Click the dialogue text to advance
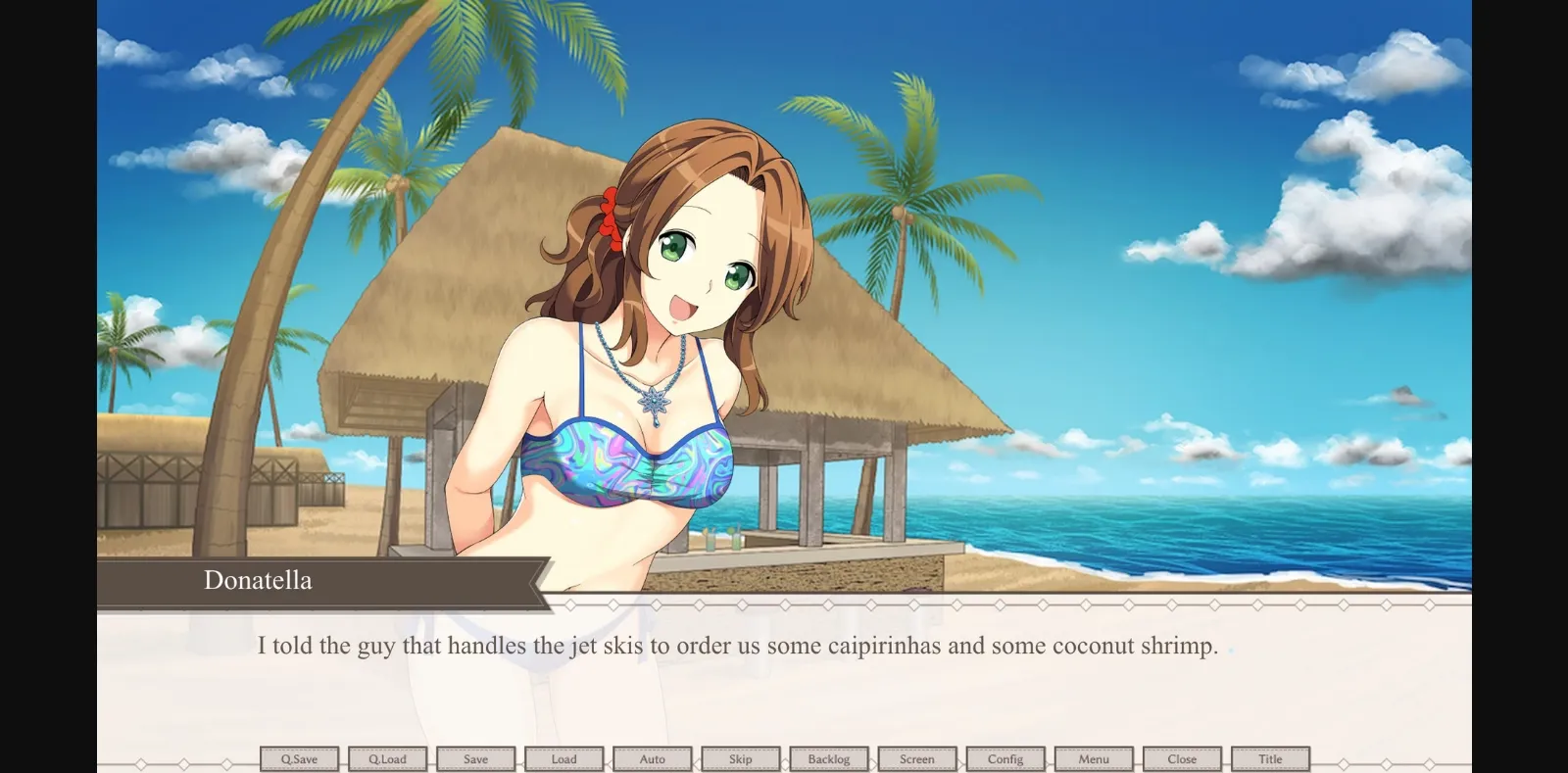The width and height of the screenshot is (1568, 773). tap(735, 646)
